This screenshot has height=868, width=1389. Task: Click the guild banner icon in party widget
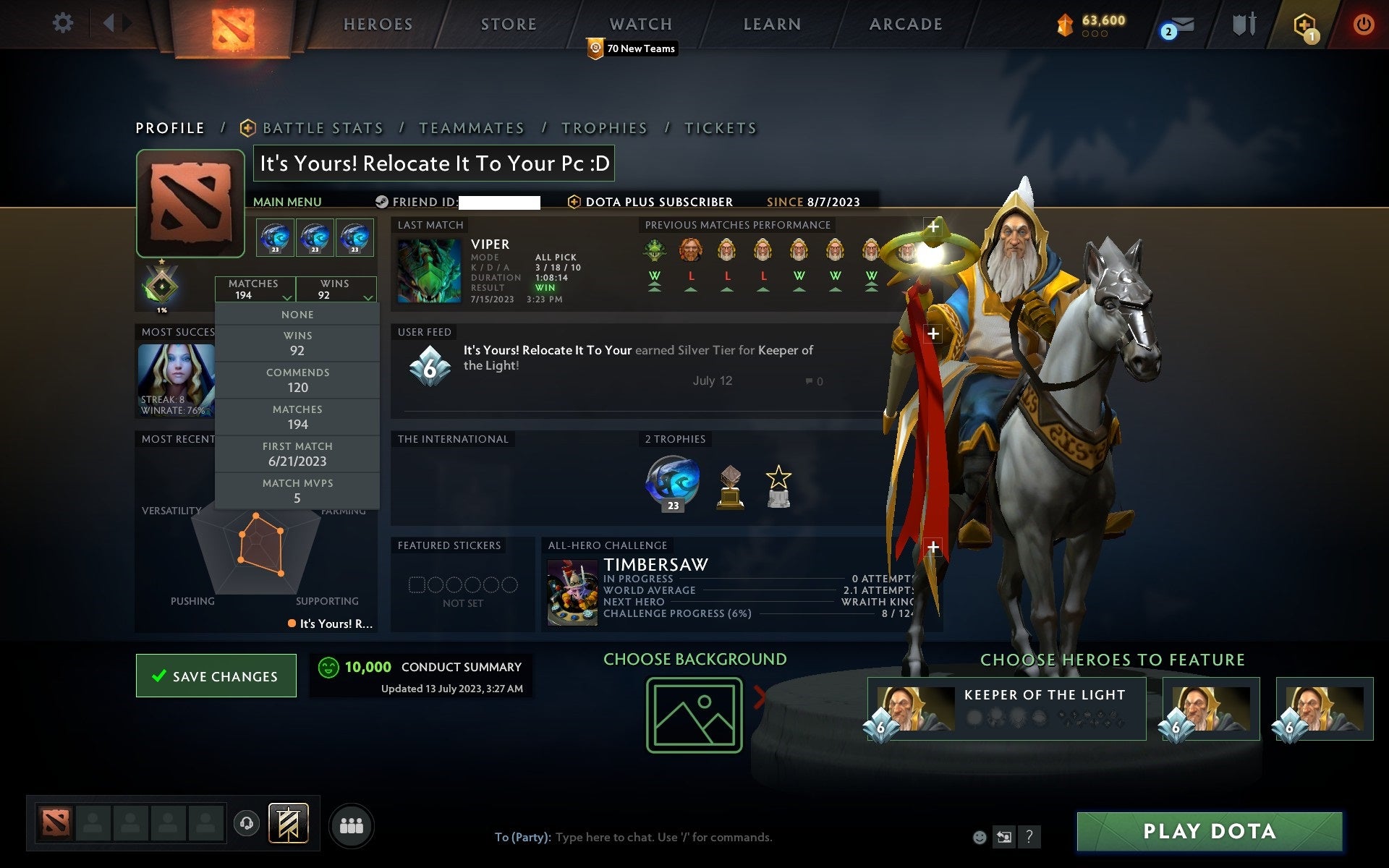coord(290,822)
